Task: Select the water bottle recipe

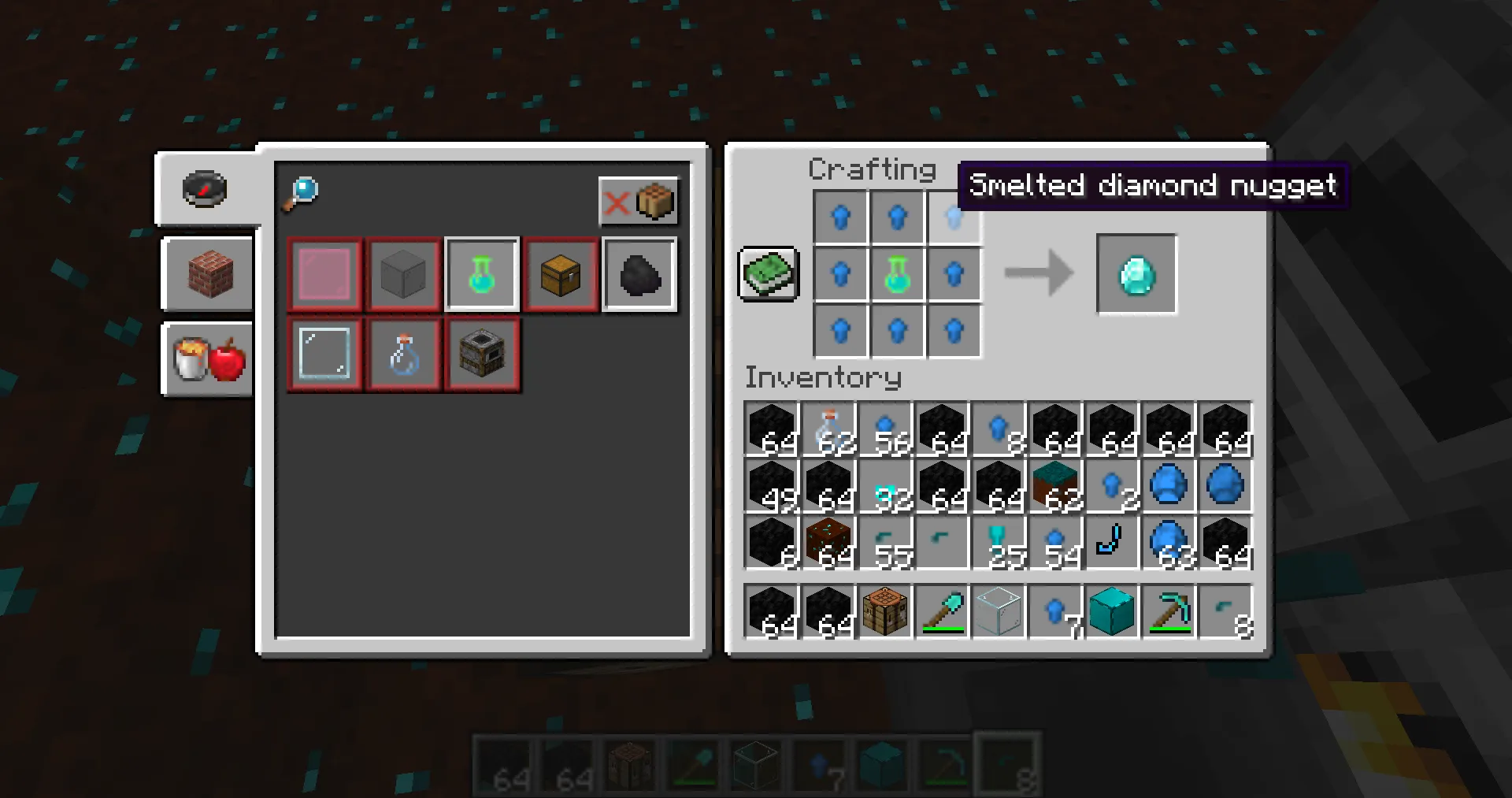Action: (x=403, y=354)
